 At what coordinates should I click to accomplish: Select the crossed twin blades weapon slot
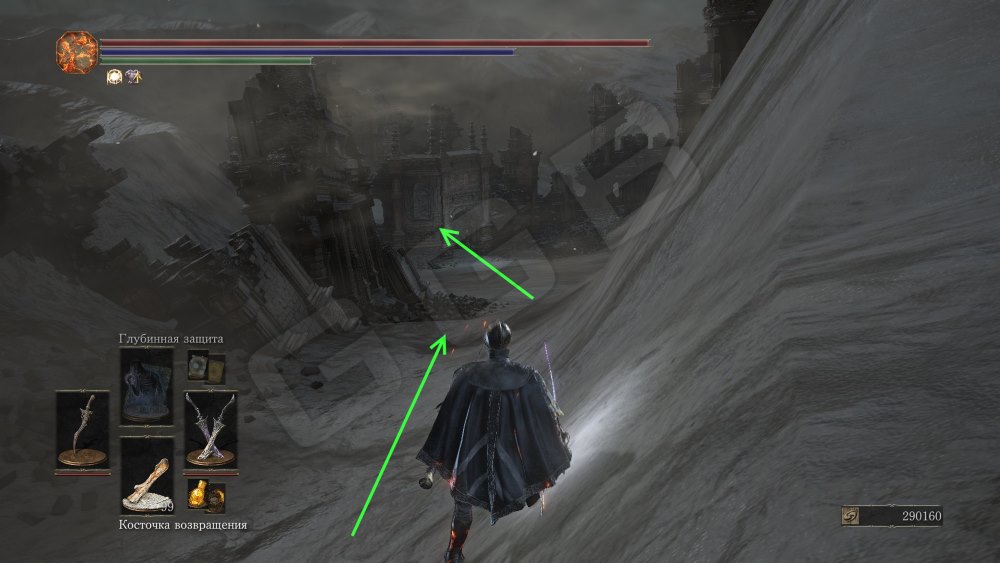pos(210,428)
